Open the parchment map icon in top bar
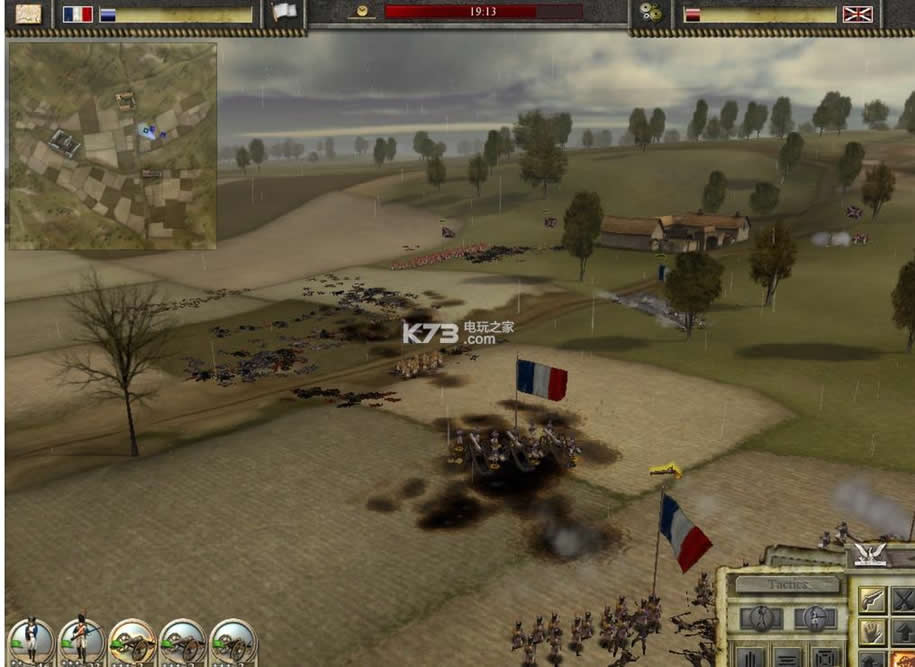915x667 pixels. pyautogui.click(x=29, y=13)
